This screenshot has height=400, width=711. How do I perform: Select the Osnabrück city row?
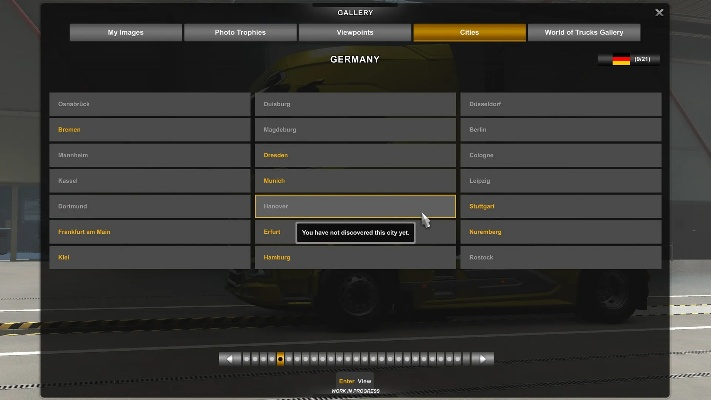(150, 104)
